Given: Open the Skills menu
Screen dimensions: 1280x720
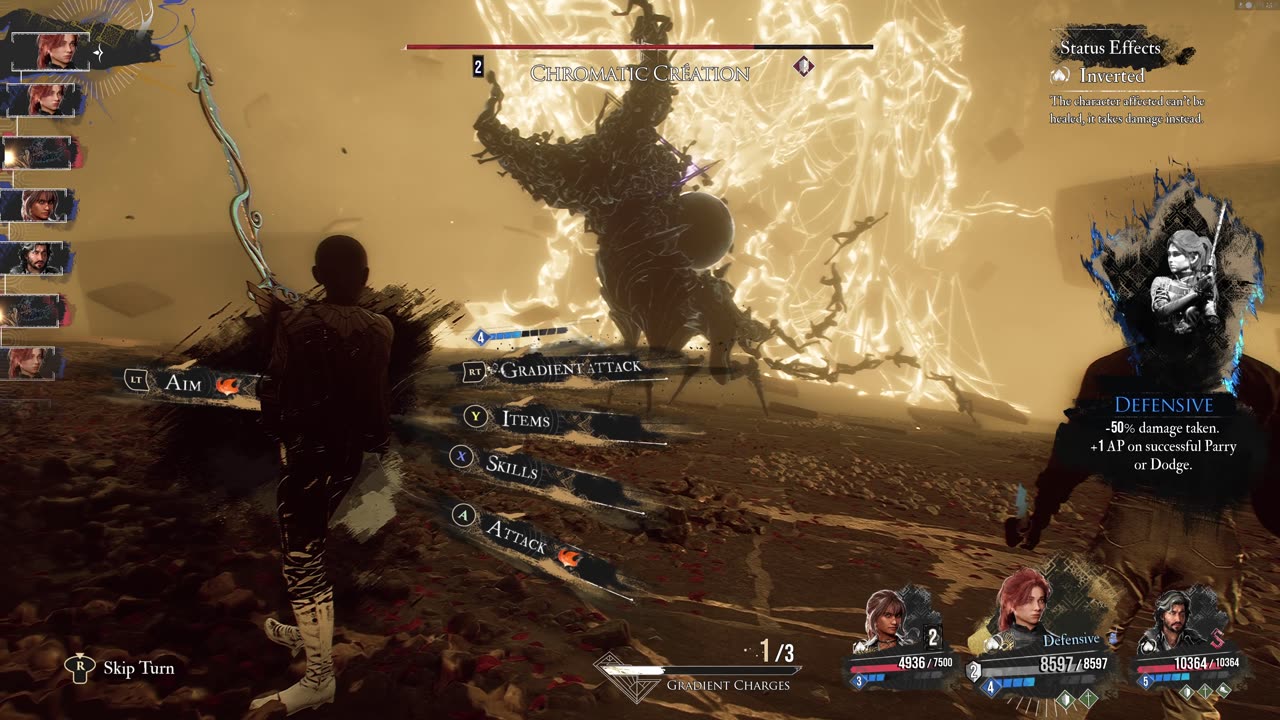Looking at the screenshot, I should pyautogui.click(x=511, y=464).
